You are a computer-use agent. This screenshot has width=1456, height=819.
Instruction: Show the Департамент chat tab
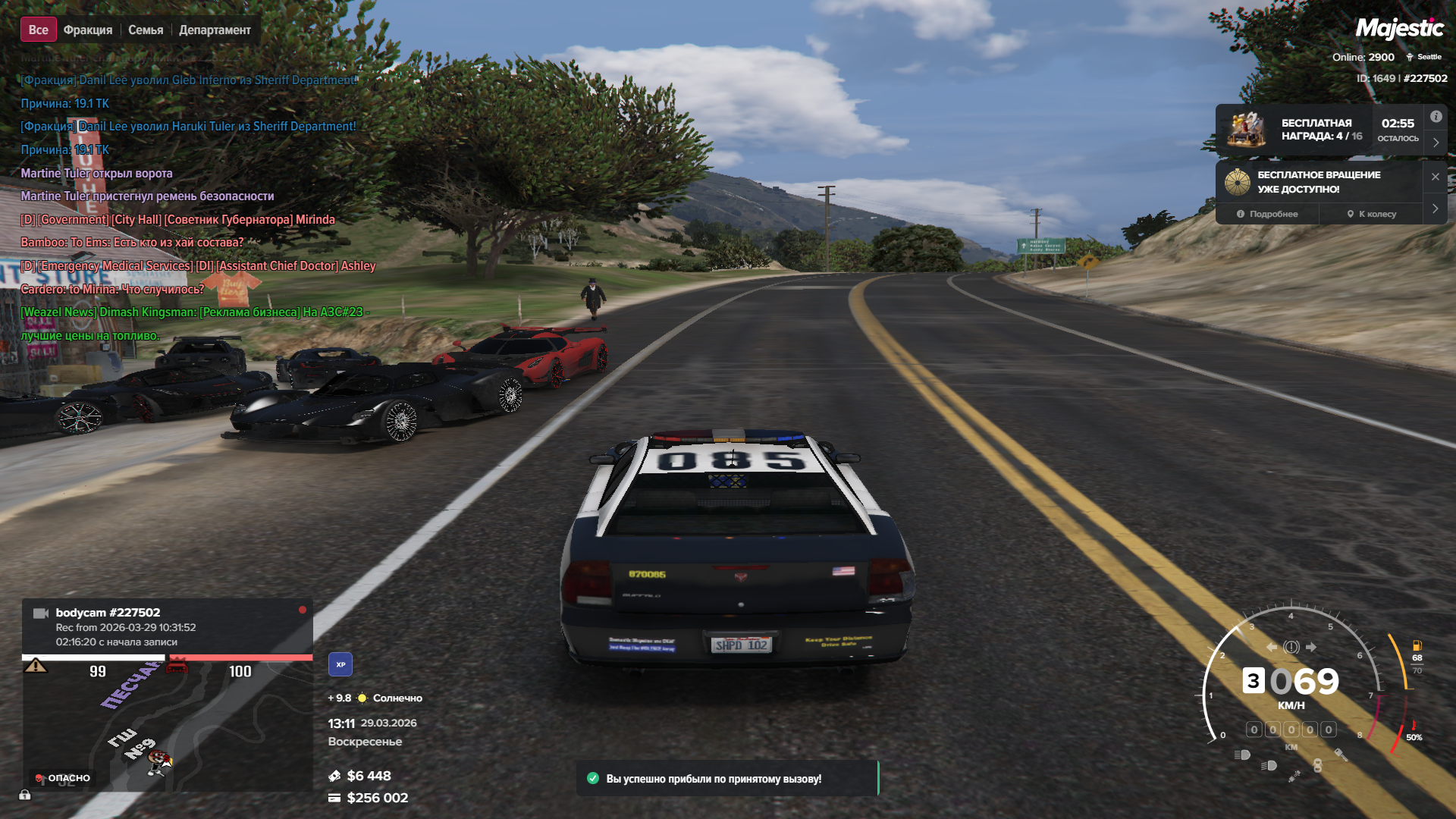click(215, 30)
